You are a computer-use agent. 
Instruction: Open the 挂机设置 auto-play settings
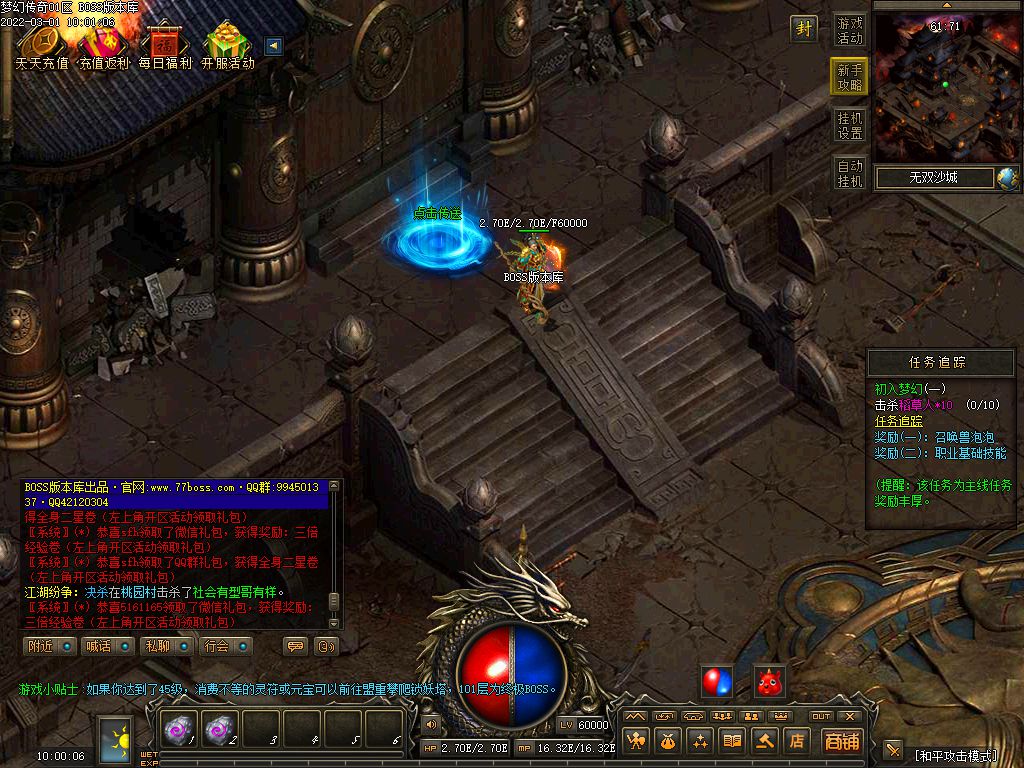[850, 125]
